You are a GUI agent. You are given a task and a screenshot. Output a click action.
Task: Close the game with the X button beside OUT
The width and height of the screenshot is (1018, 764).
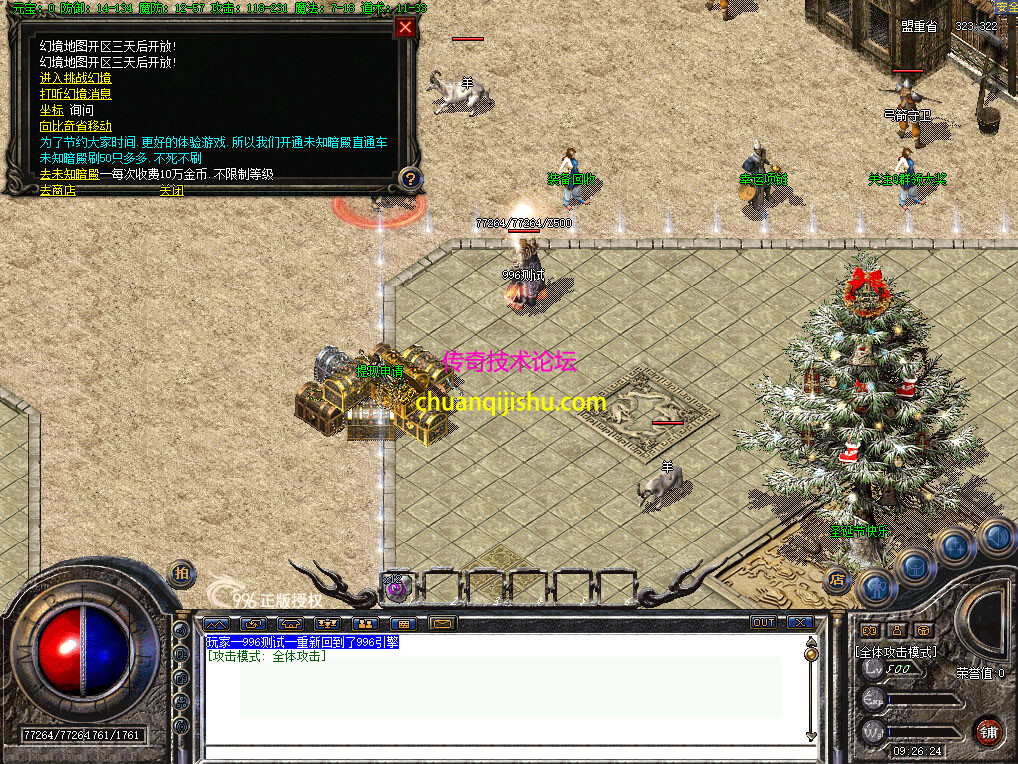pos(799,622)
